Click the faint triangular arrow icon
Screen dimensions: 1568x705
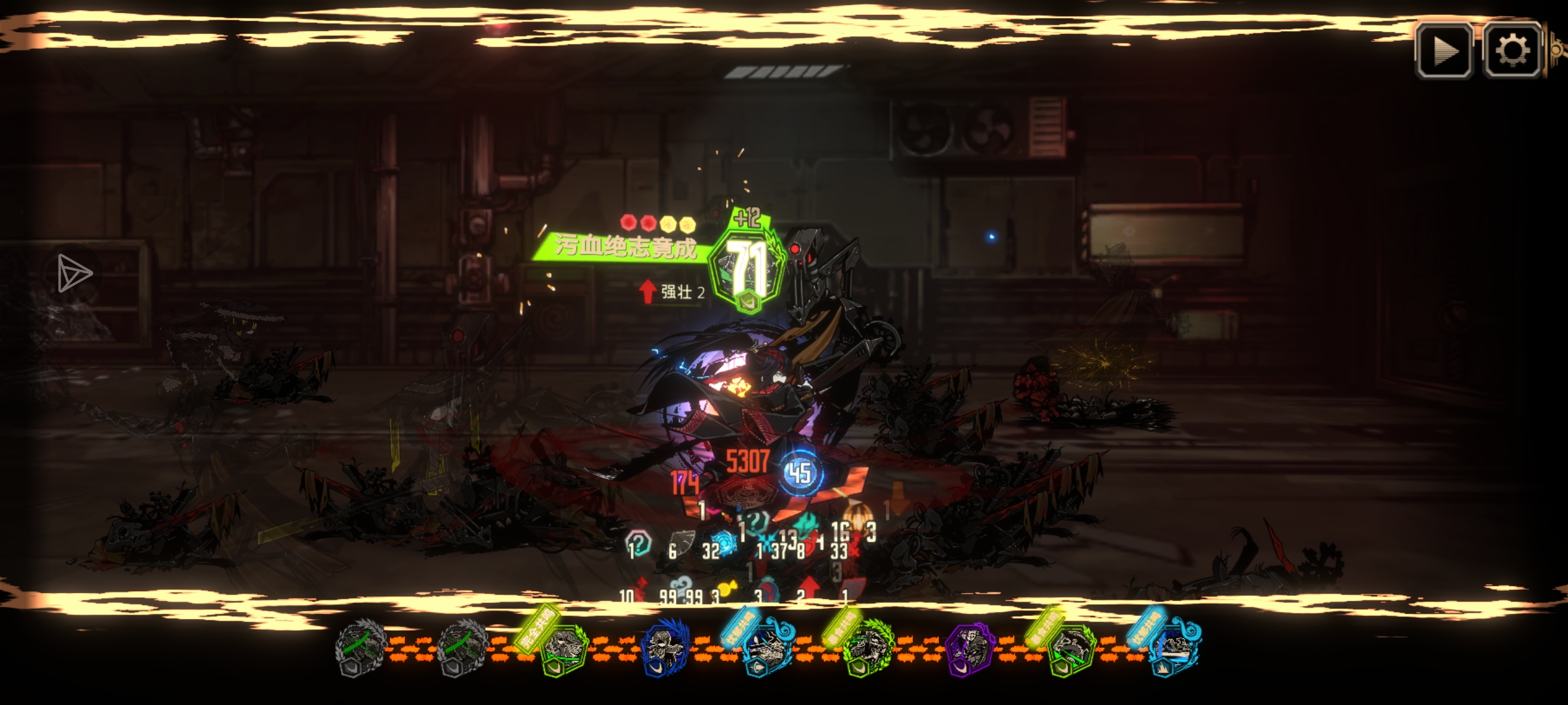[73, 273]
